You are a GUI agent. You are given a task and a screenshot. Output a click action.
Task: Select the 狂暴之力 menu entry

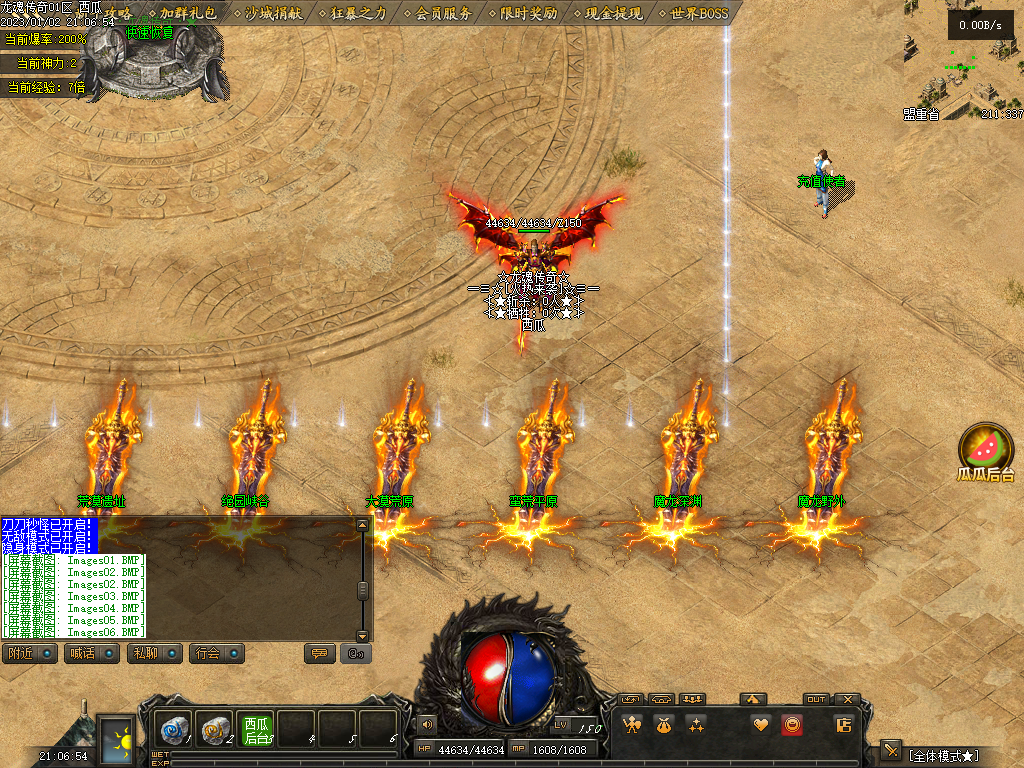359,13
